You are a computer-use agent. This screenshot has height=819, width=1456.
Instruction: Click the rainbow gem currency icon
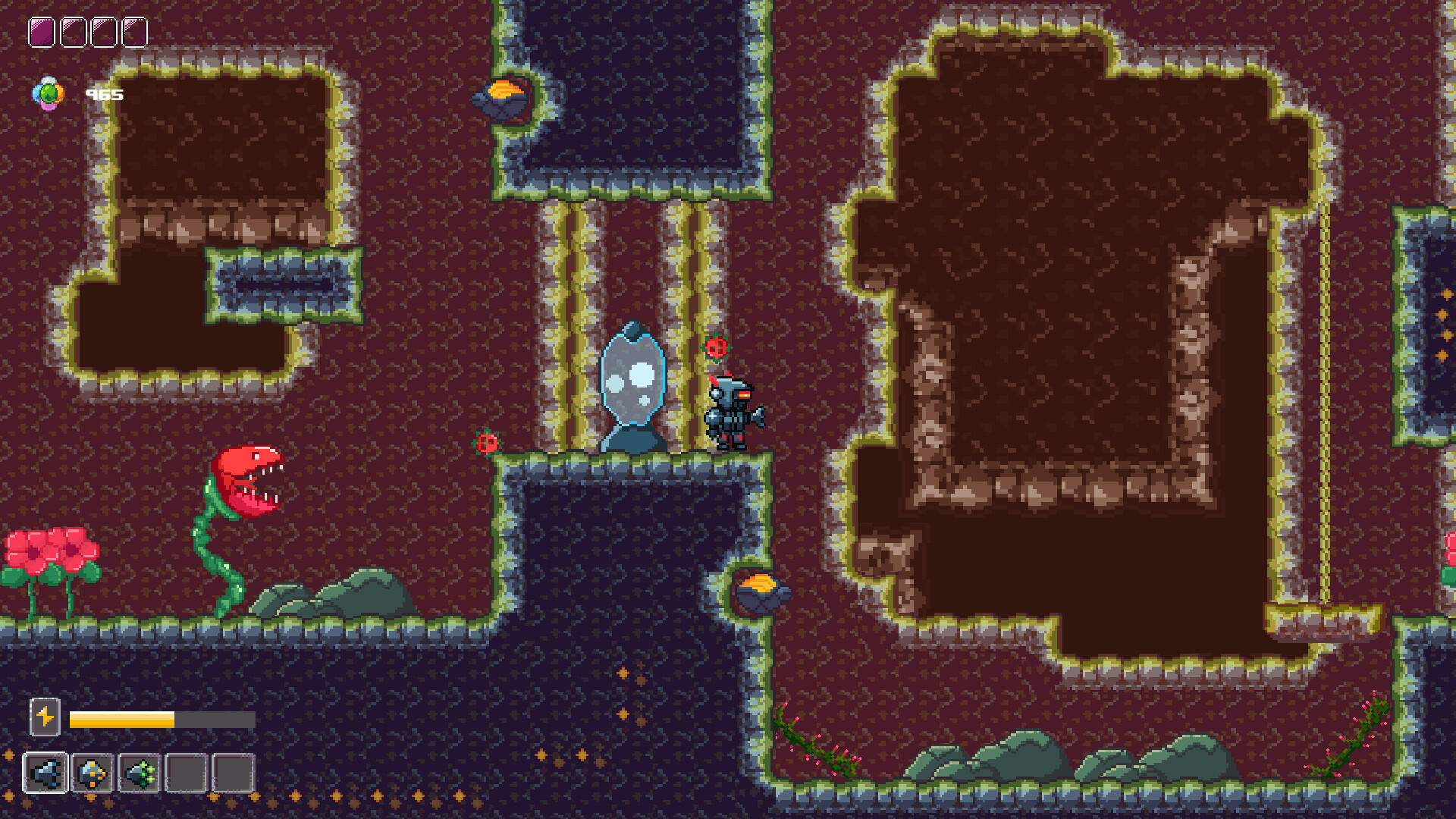47,93
